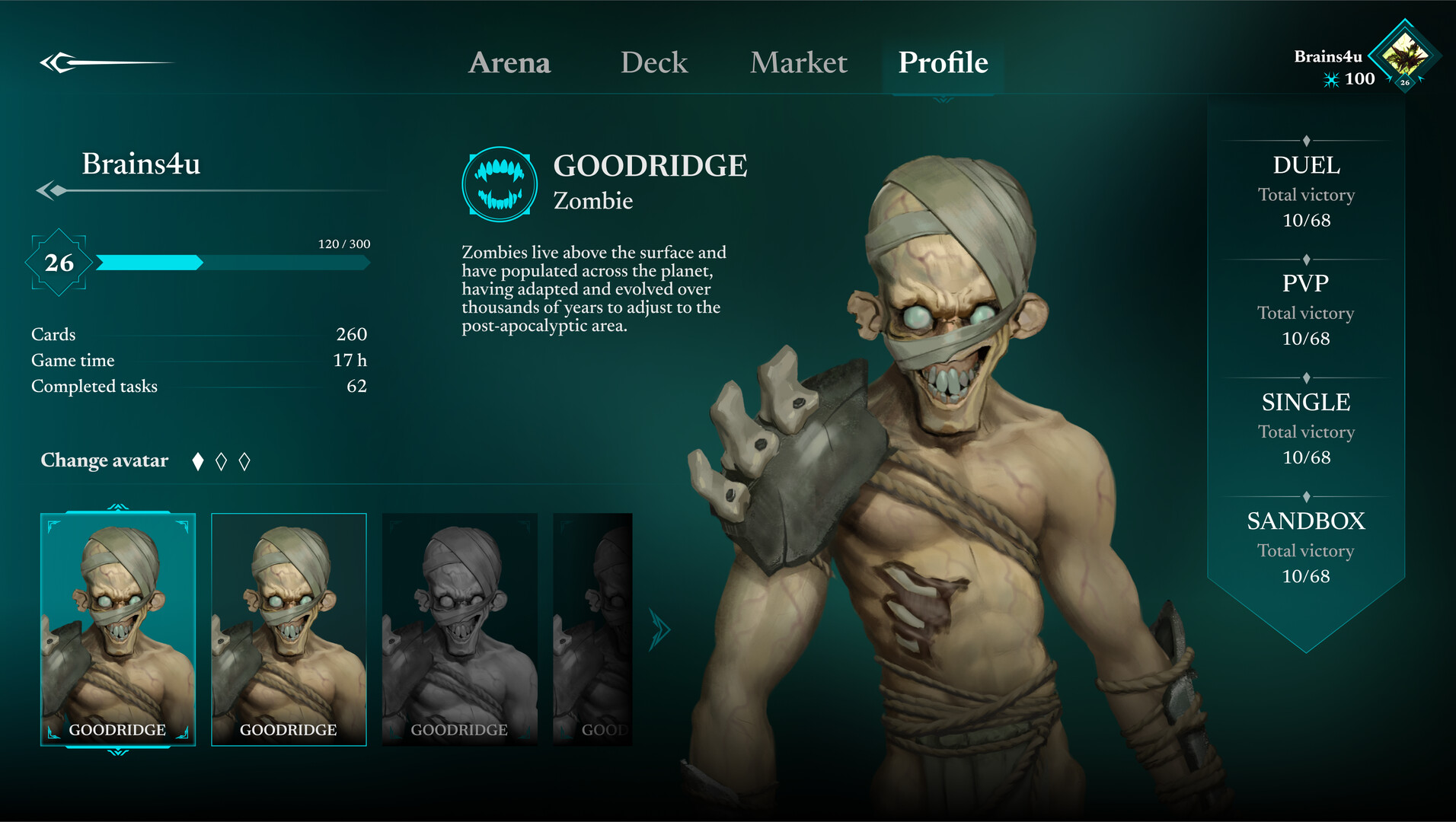
Task: Click the double-chevron arrow beneath the Brains4u name
Action: pyautogui.click(x=50, y=190)
